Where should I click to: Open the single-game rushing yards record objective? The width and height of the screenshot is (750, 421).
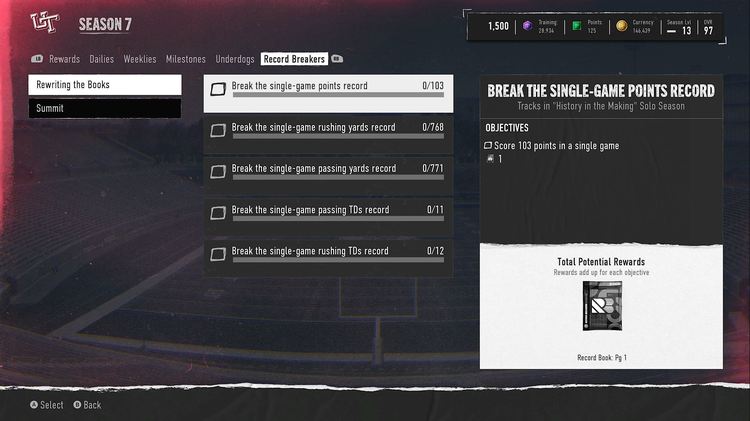tap(328, 135)
